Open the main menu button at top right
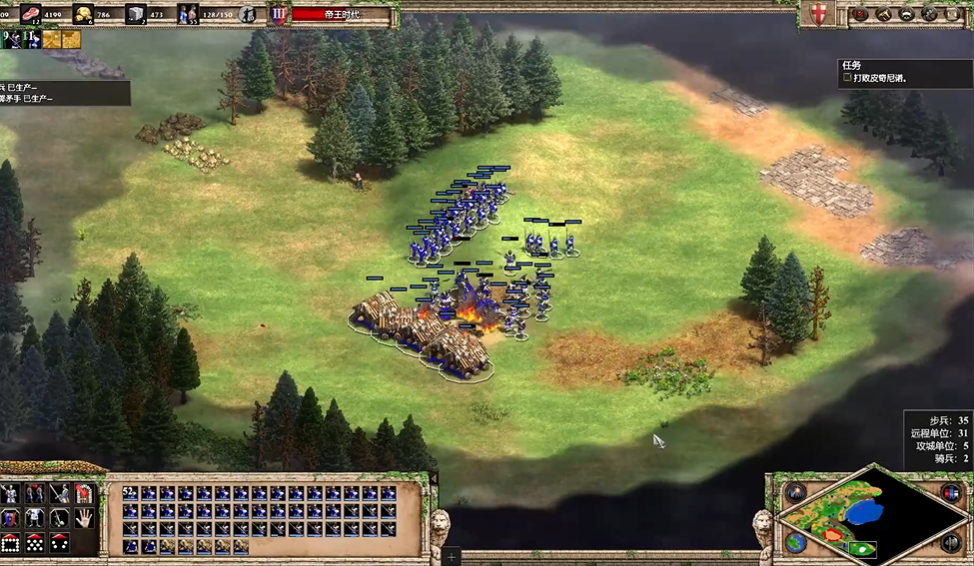Image resolution: width=974 pixels, height=566 pixels. [951, 14]
